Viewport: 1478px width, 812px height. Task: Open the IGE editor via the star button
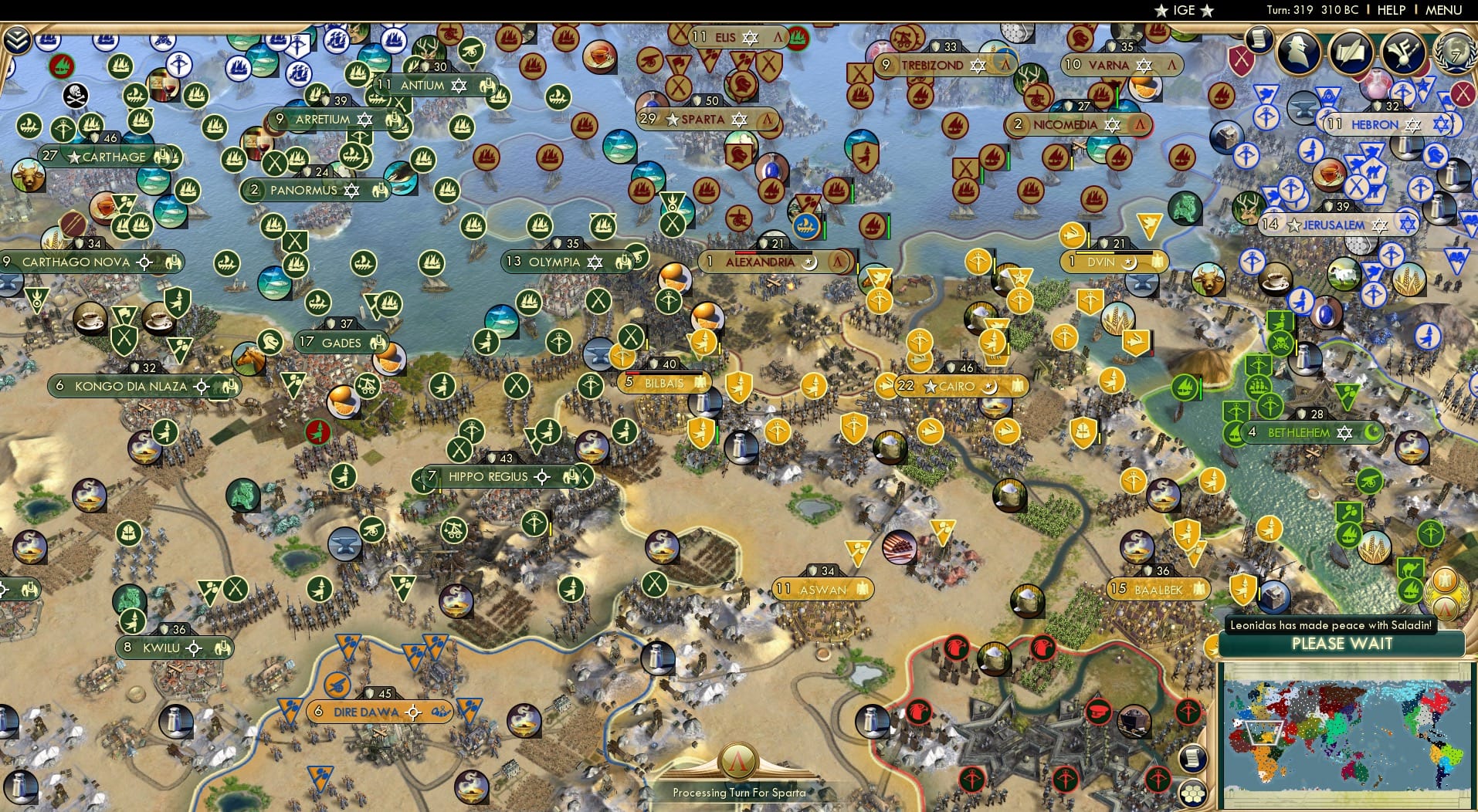(x=1162, y=10)
